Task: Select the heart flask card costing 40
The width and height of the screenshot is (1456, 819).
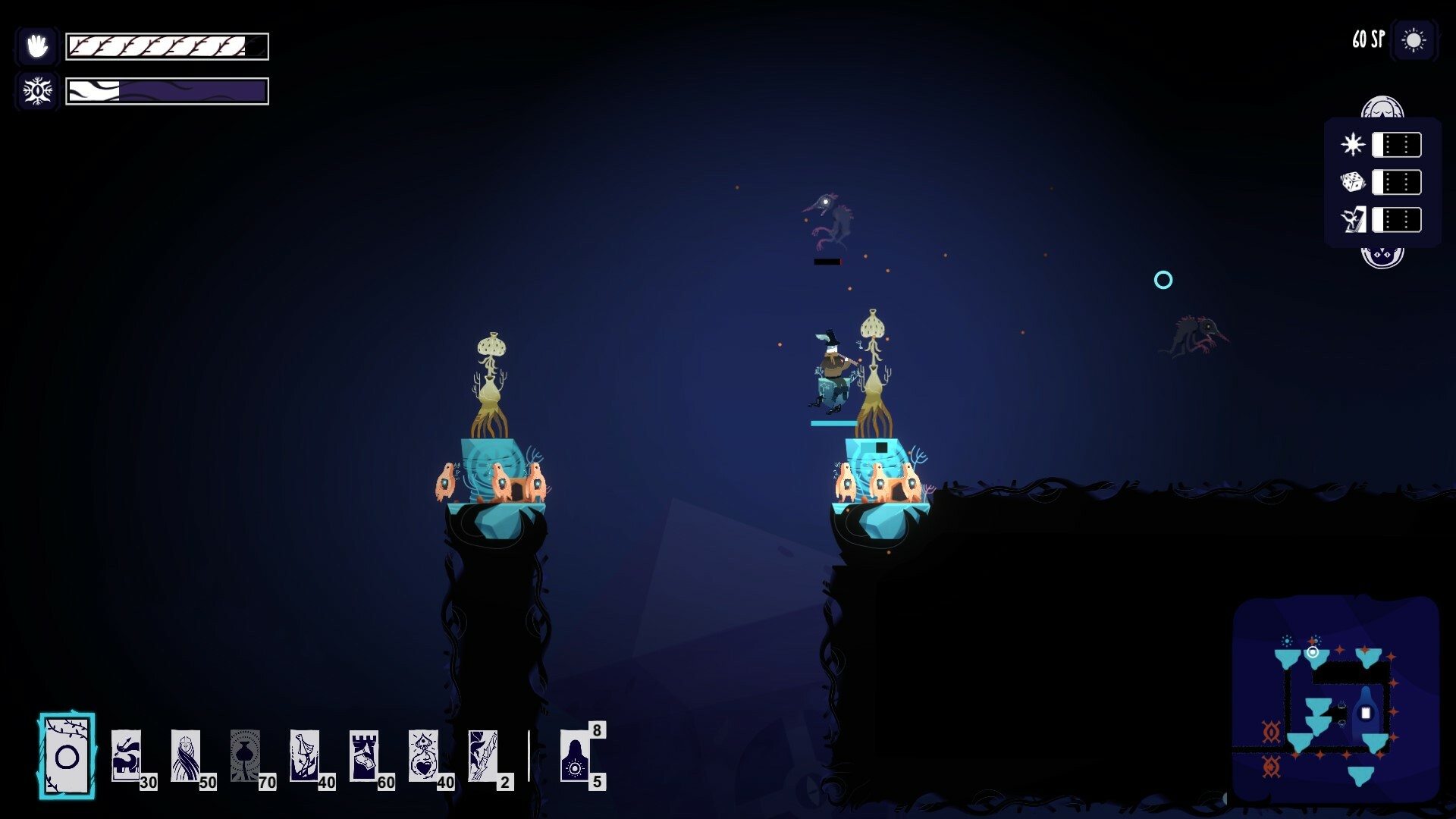Action: click(x=426, y=755)
